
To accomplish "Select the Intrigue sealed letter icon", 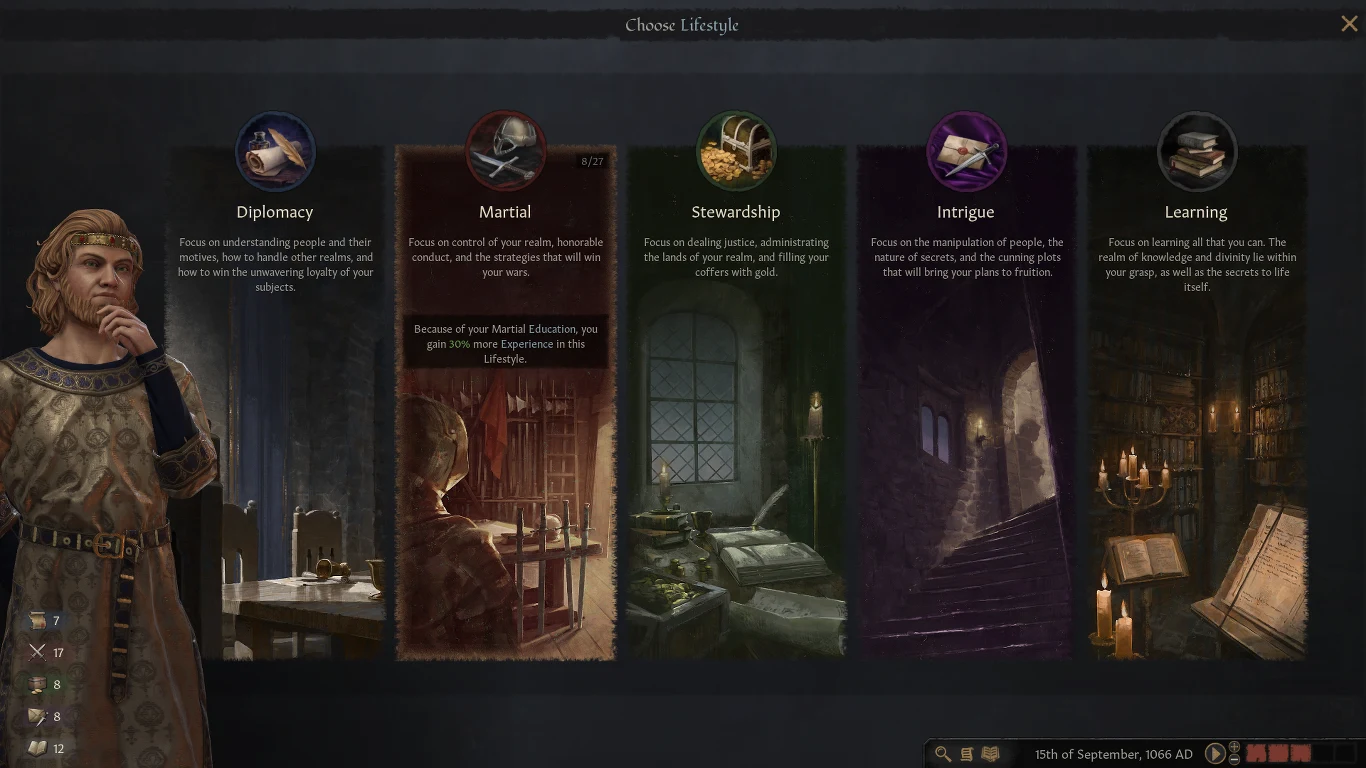I will click(966, 151).
